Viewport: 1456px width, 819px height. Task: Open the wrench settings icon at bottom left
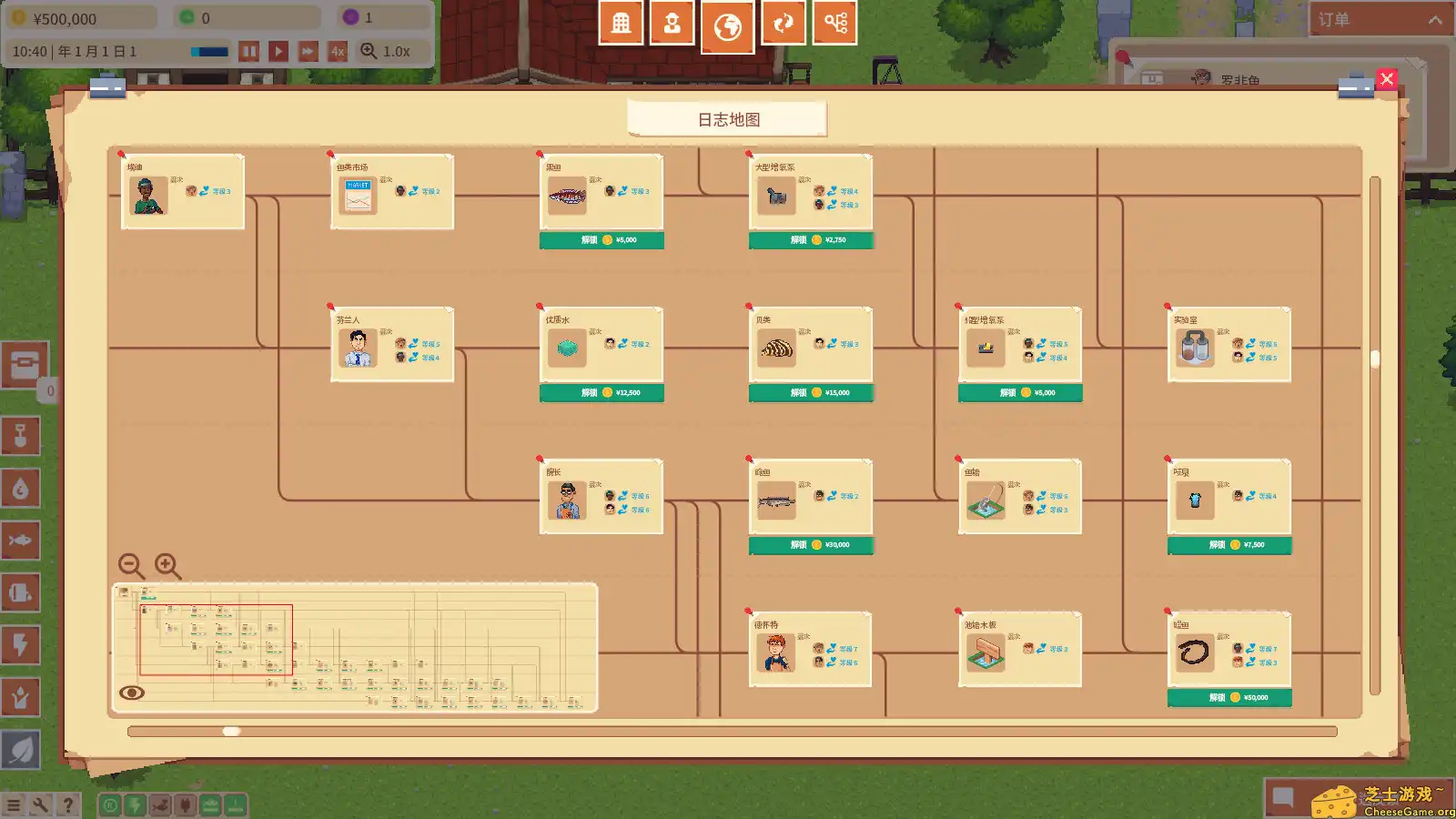click(40, 804)
